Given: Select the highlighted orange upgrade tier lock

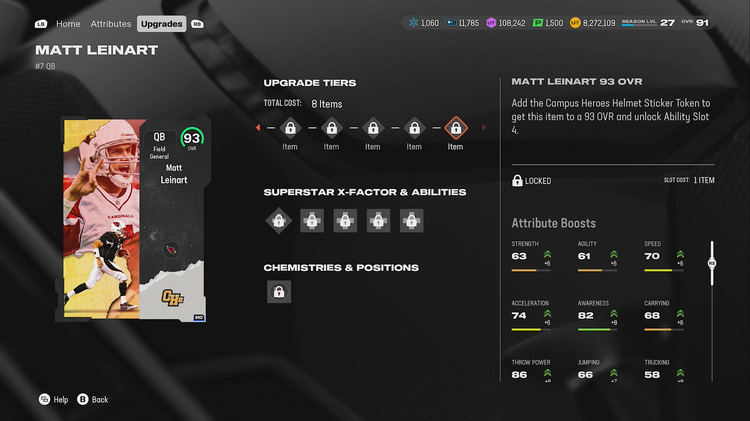Looking at the screenshot, I should tap(455, 128).
